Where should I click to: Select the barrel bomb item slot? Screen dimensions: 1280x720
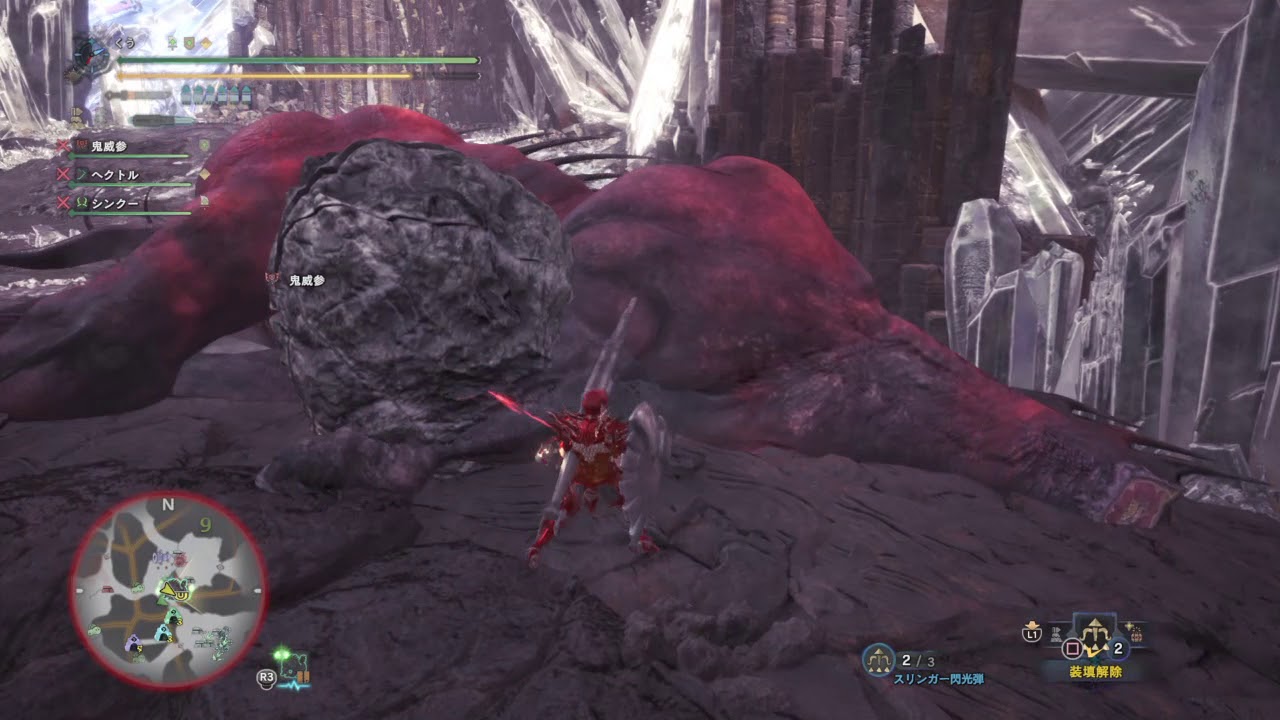point(1137,634)
